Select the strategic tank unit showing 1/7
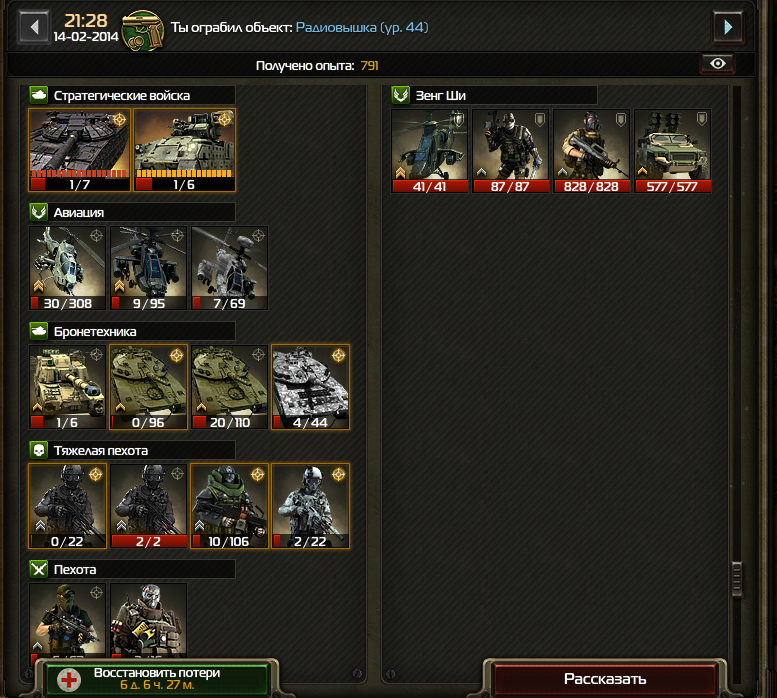777x698 pixels. click(80, 148)
